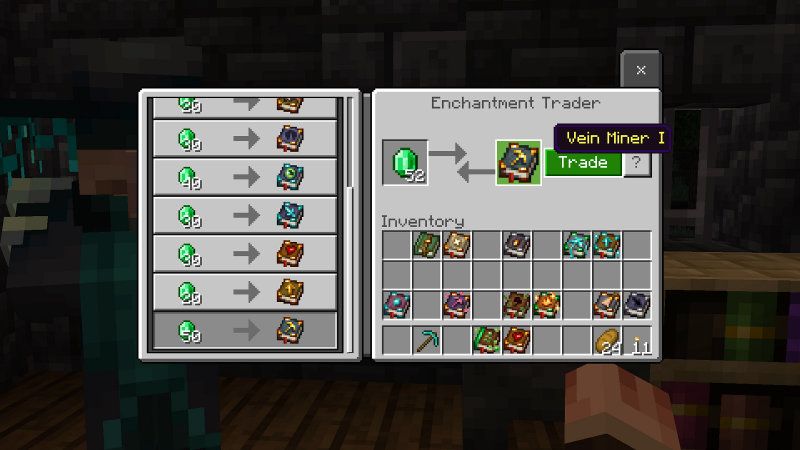Take the Vein Miner book from the output slot
800x450 pixels.
tap(520, 162)
